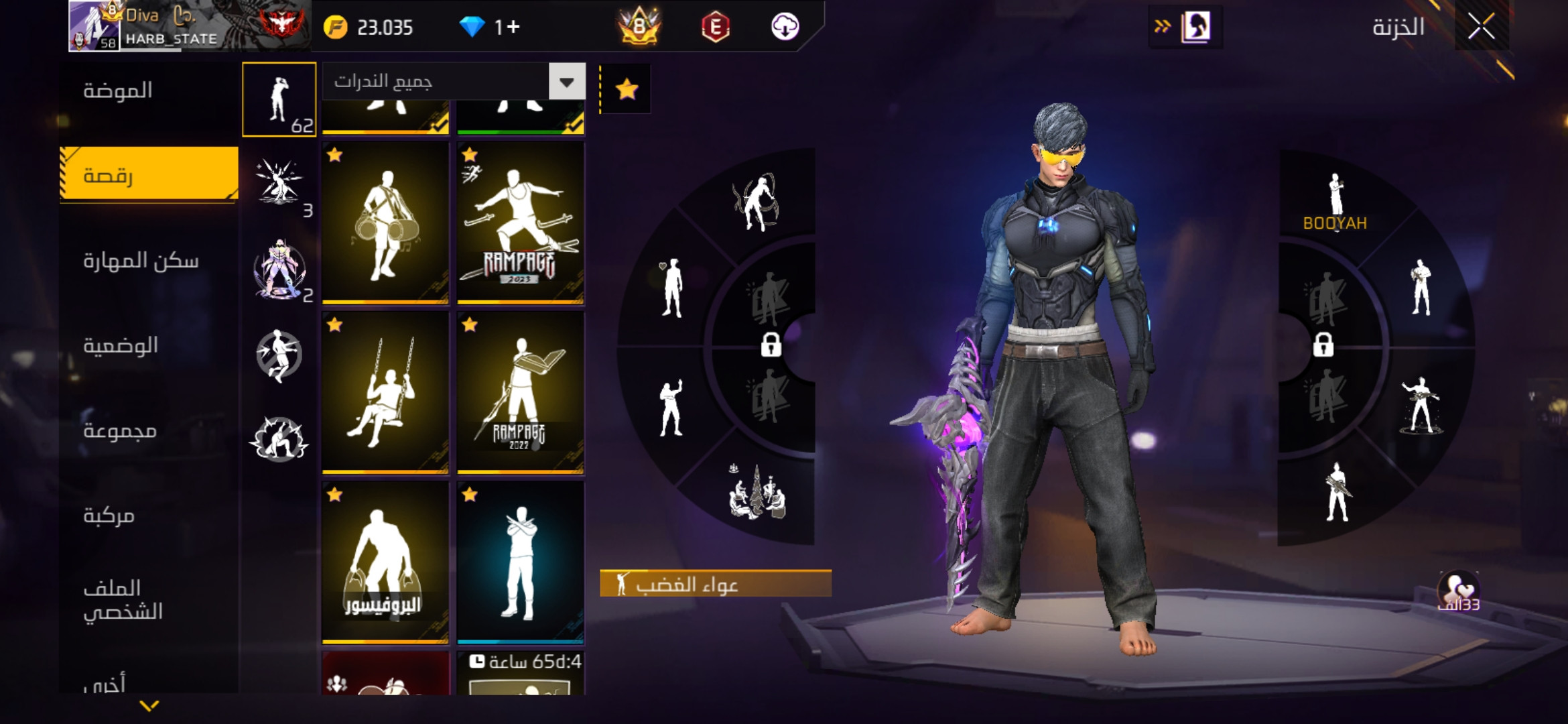Select the drummer emote card
The height and width of the screenshot is (724, 1568).
tap(385, 223)
